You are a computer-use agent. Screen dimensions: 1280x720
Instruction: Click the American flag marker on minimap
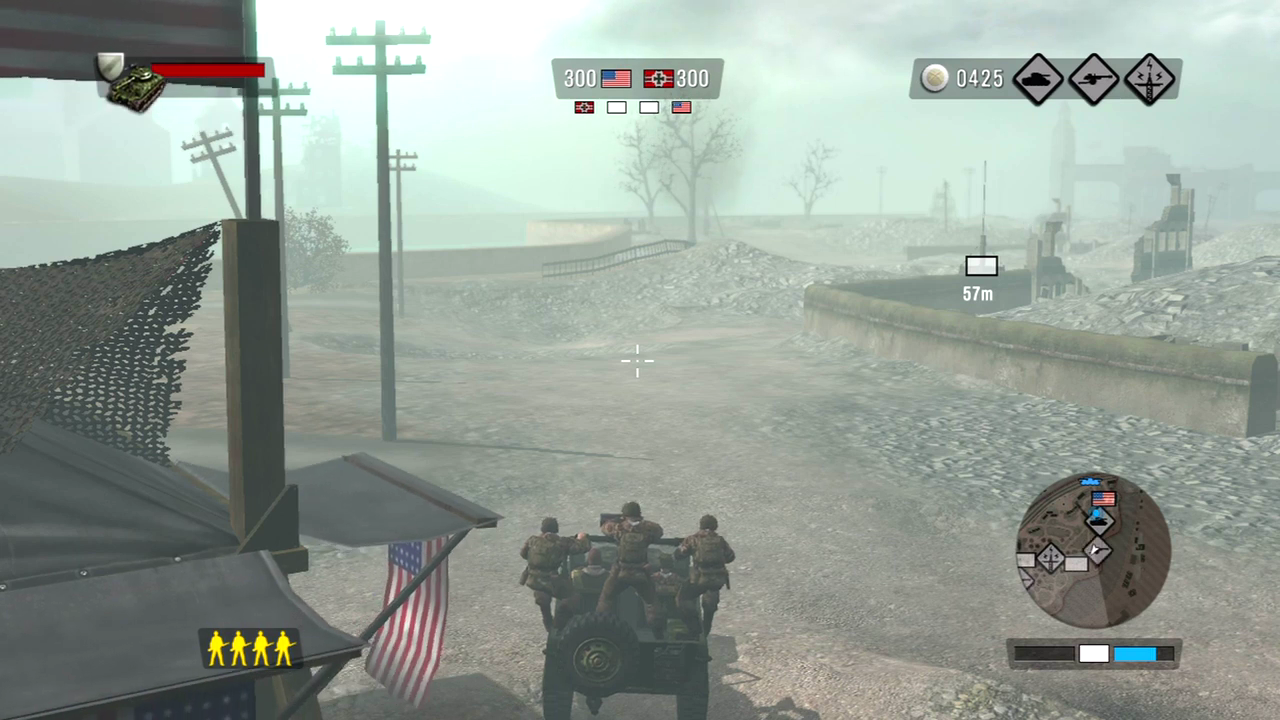tap(1103, 498)
